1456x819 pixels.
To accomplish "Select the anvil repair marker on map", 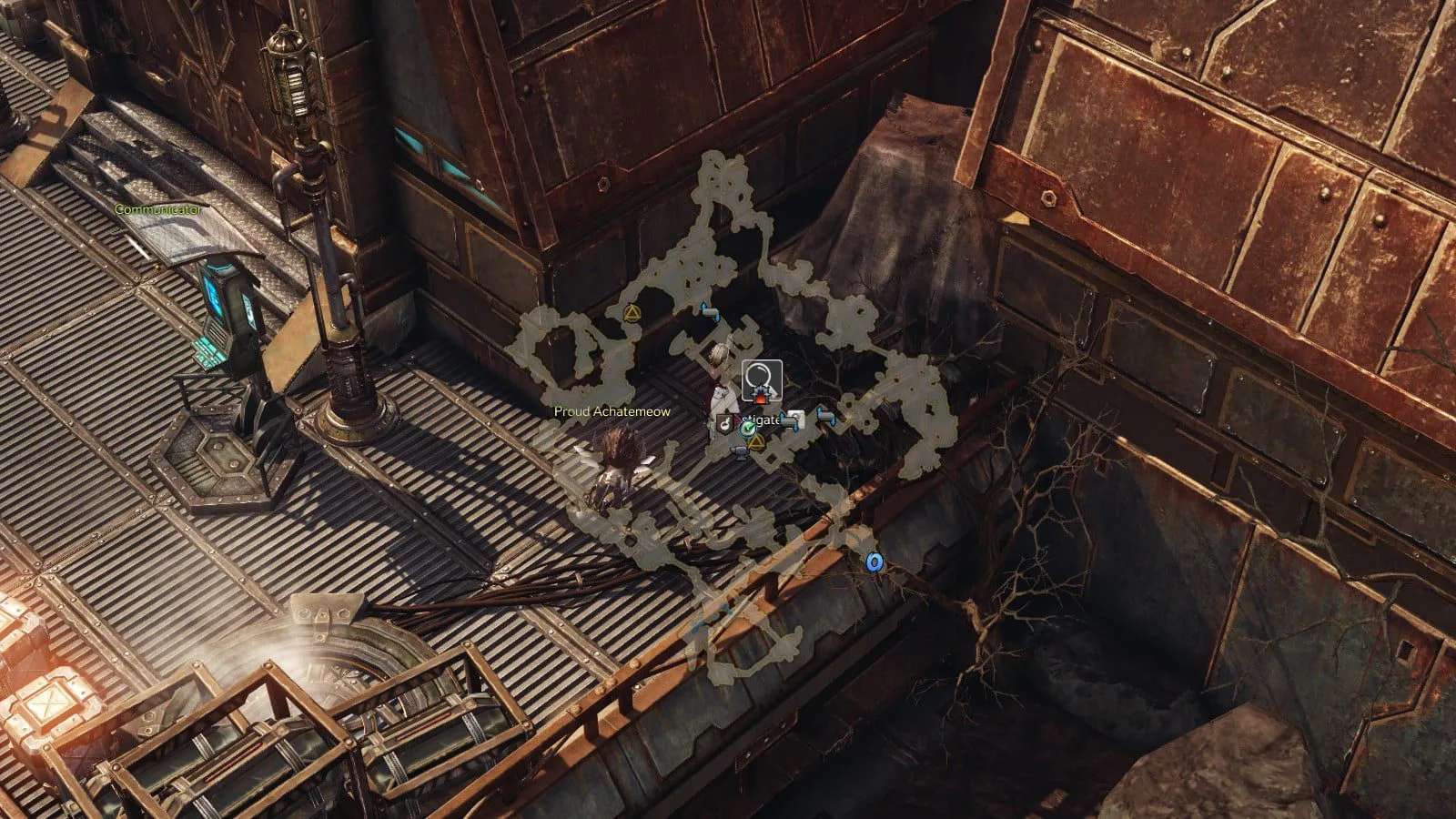I will pyautogui.click(x=742, y=452).
